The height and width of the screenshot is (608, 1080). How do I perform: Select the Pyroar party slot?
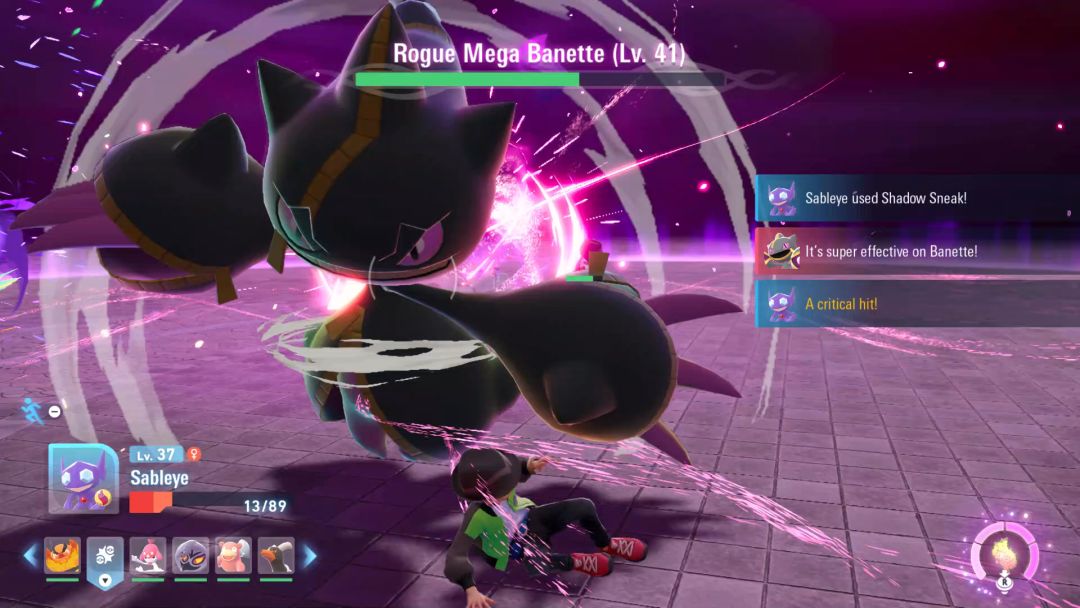click(62, 556)
